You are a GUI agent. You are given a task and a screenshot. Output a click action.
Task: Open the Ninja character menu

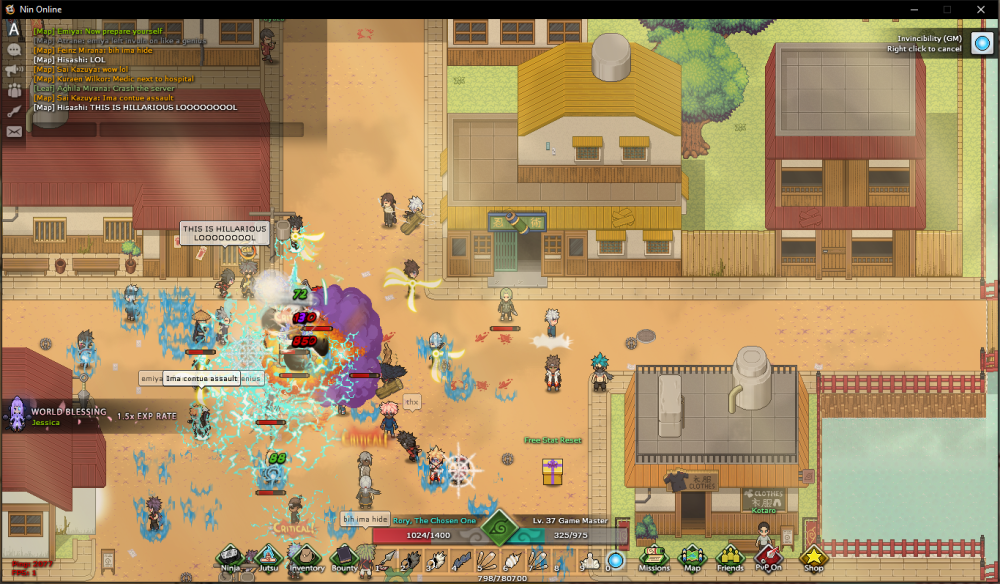231,556
